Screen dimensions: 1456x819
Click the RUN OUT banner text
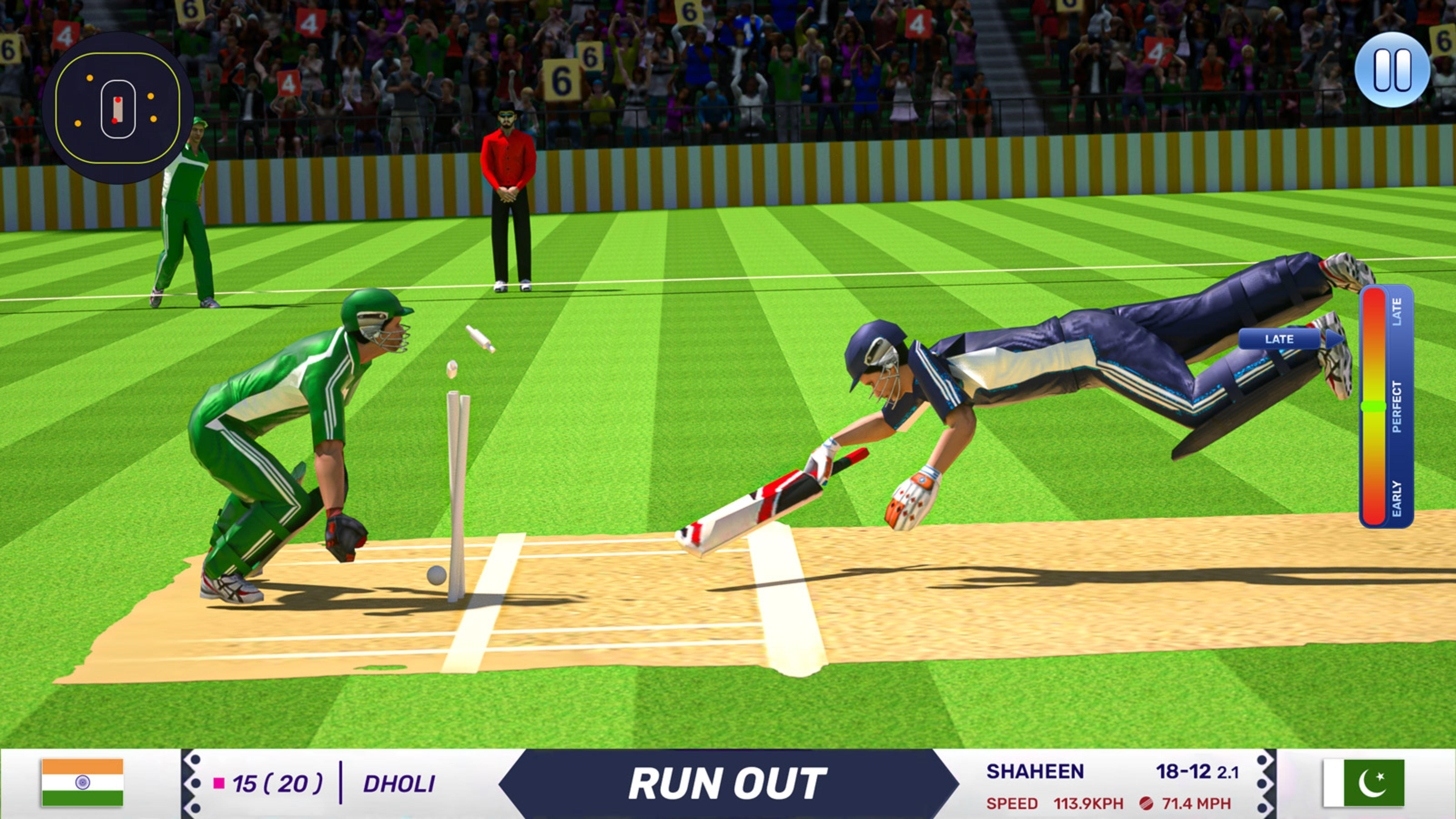click(729, 783)
